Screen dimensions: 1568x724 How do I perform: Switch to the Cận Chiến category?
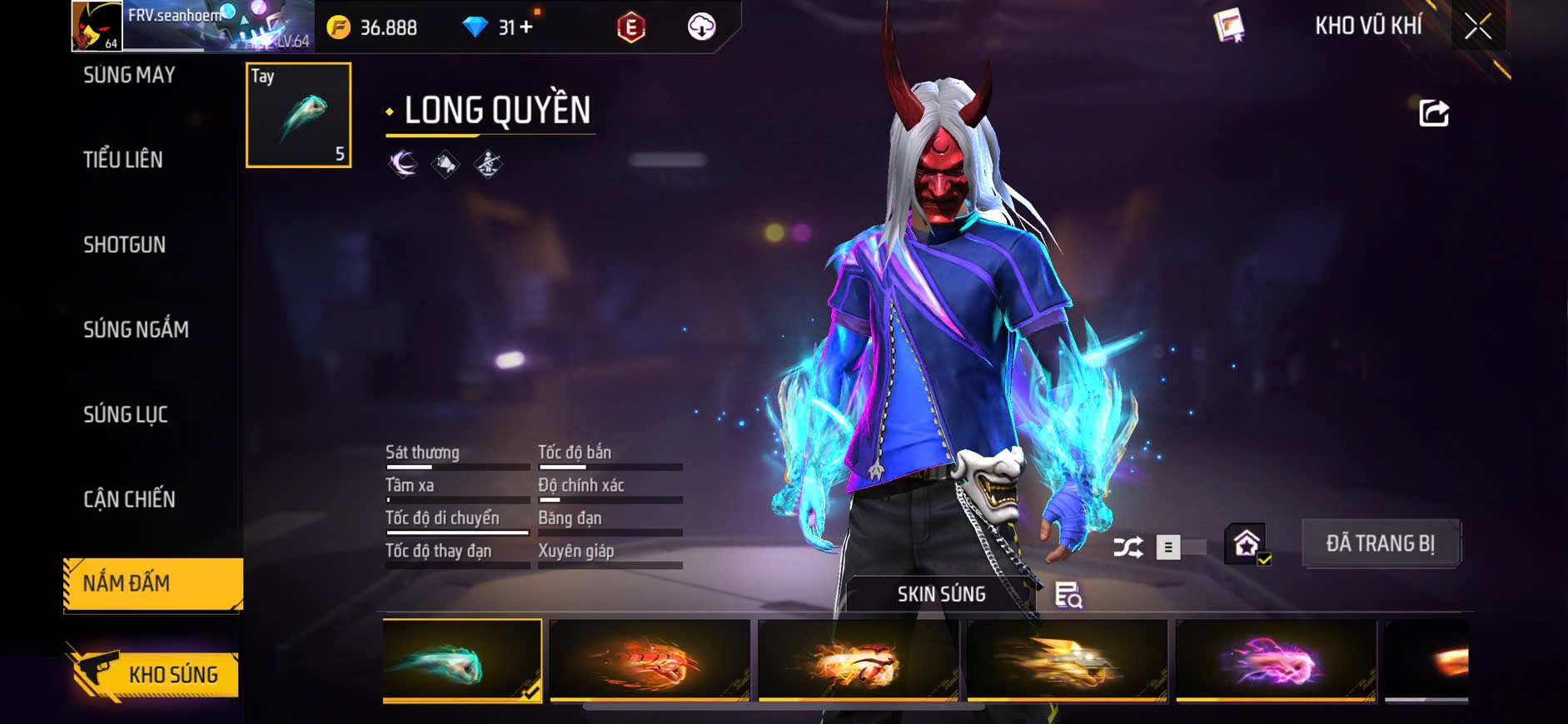click(x=129, y=499)
